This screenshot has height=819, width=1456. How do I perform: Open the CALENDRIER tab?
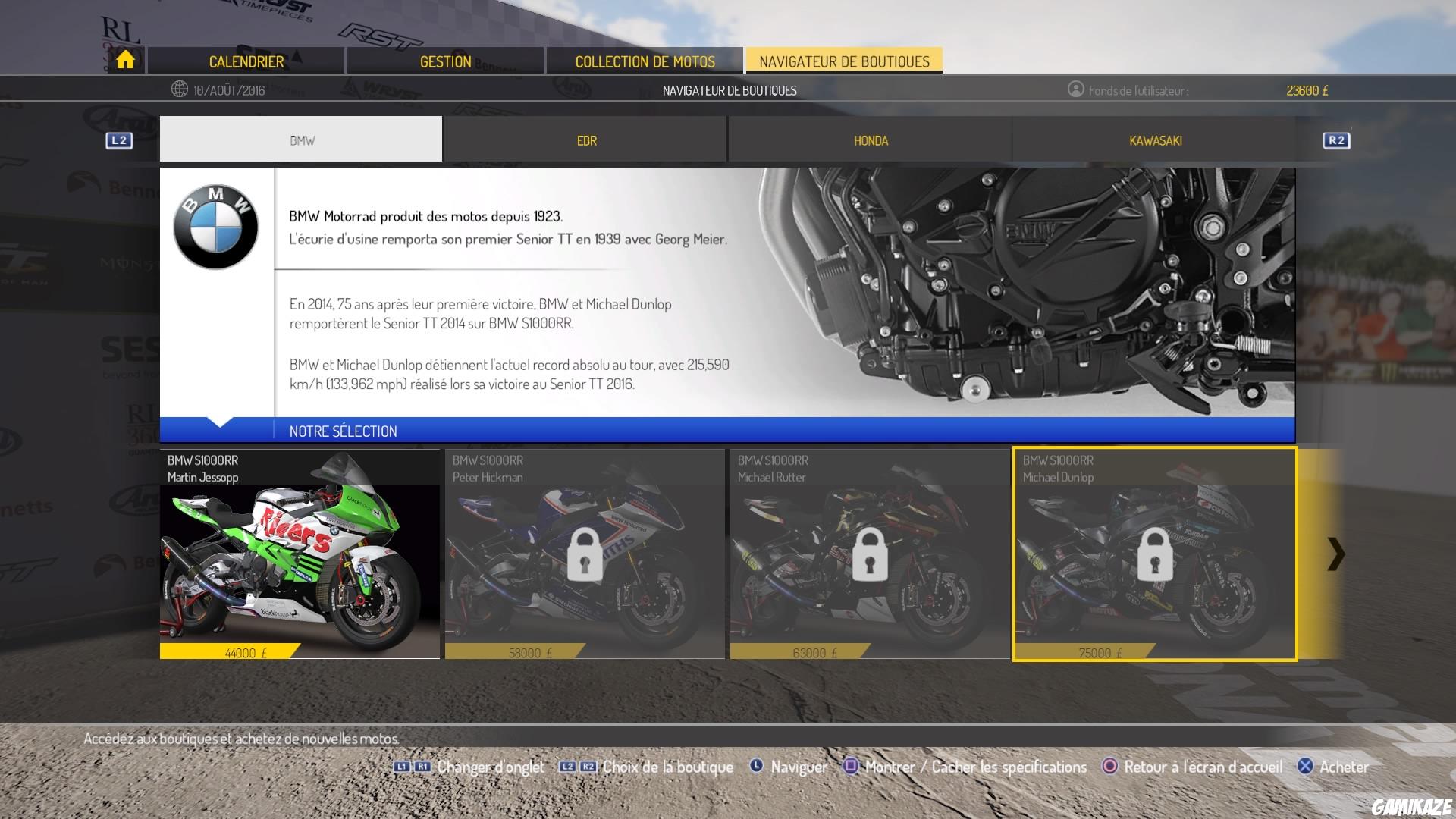(x=246, y=61)
